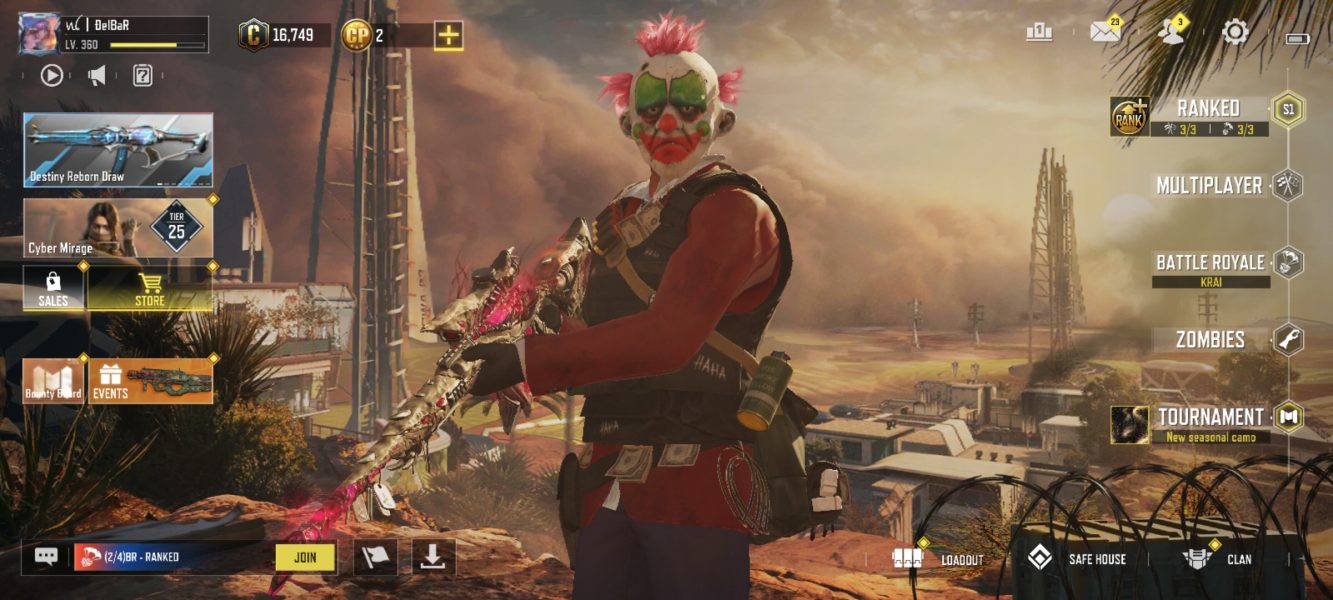Open the leaderboard podium icon
Screen dimensions: 1333x600
click(1039, 32)
